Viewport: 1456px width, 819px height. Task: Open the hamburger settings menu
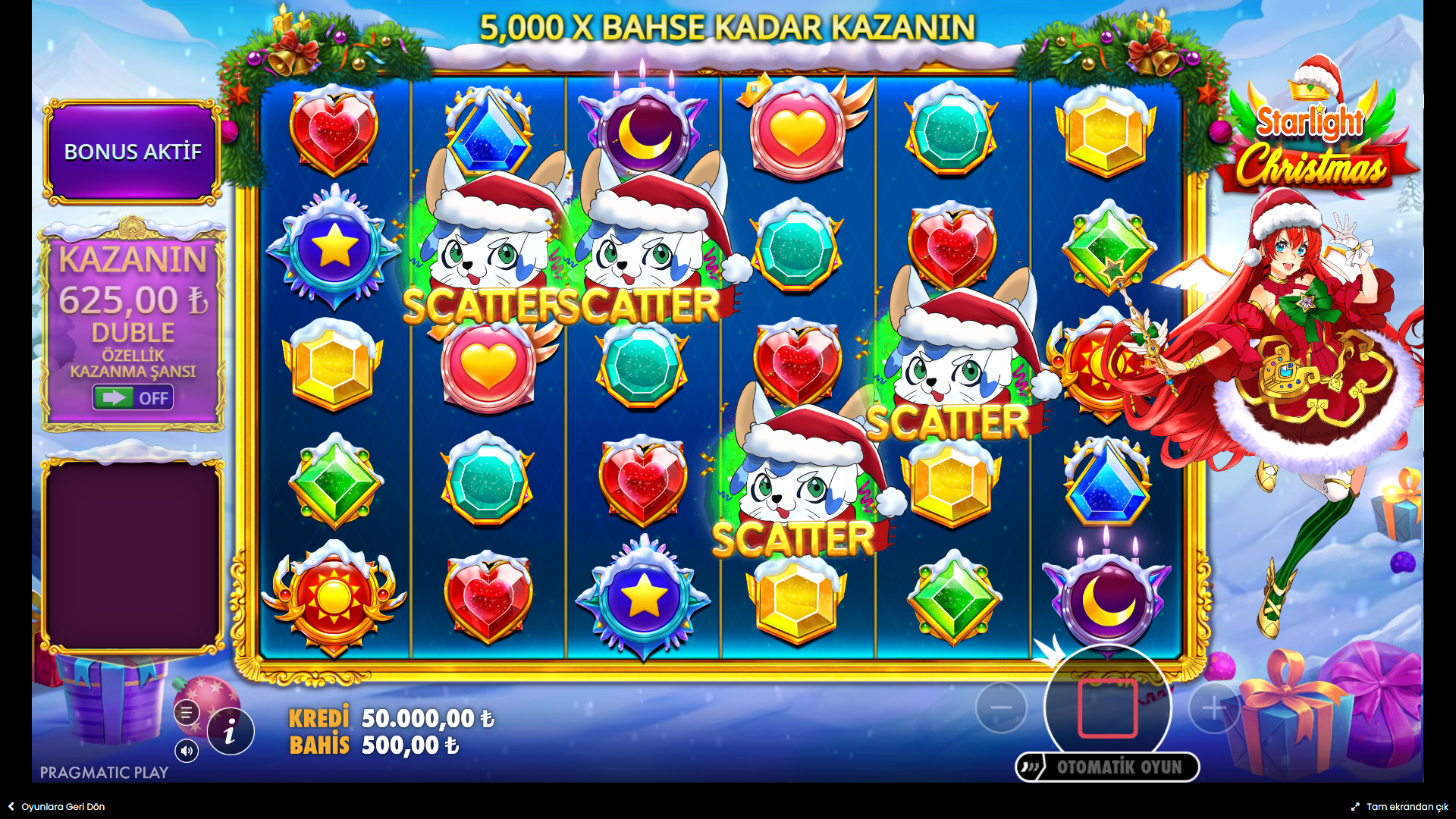pos(187,713)
